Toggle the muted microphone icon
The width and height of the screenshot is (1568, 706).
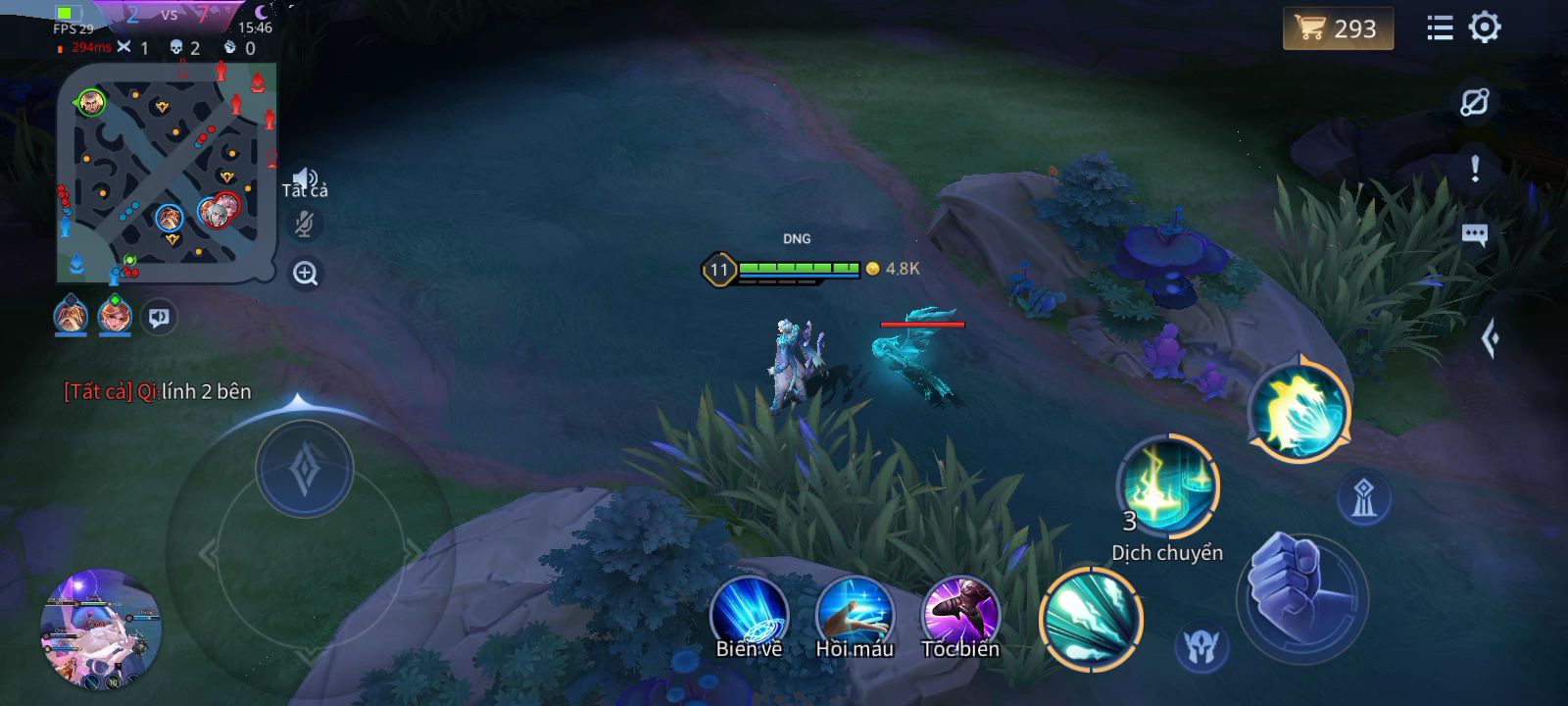(x=305, y=225)
